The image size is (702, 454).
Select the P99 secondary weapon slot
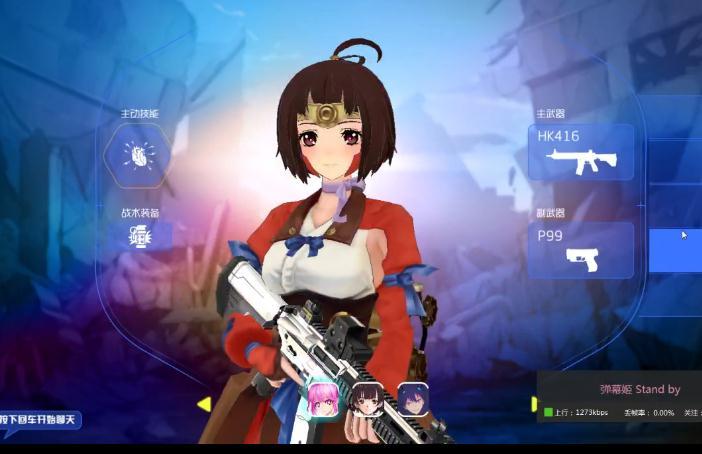[580, 250]
